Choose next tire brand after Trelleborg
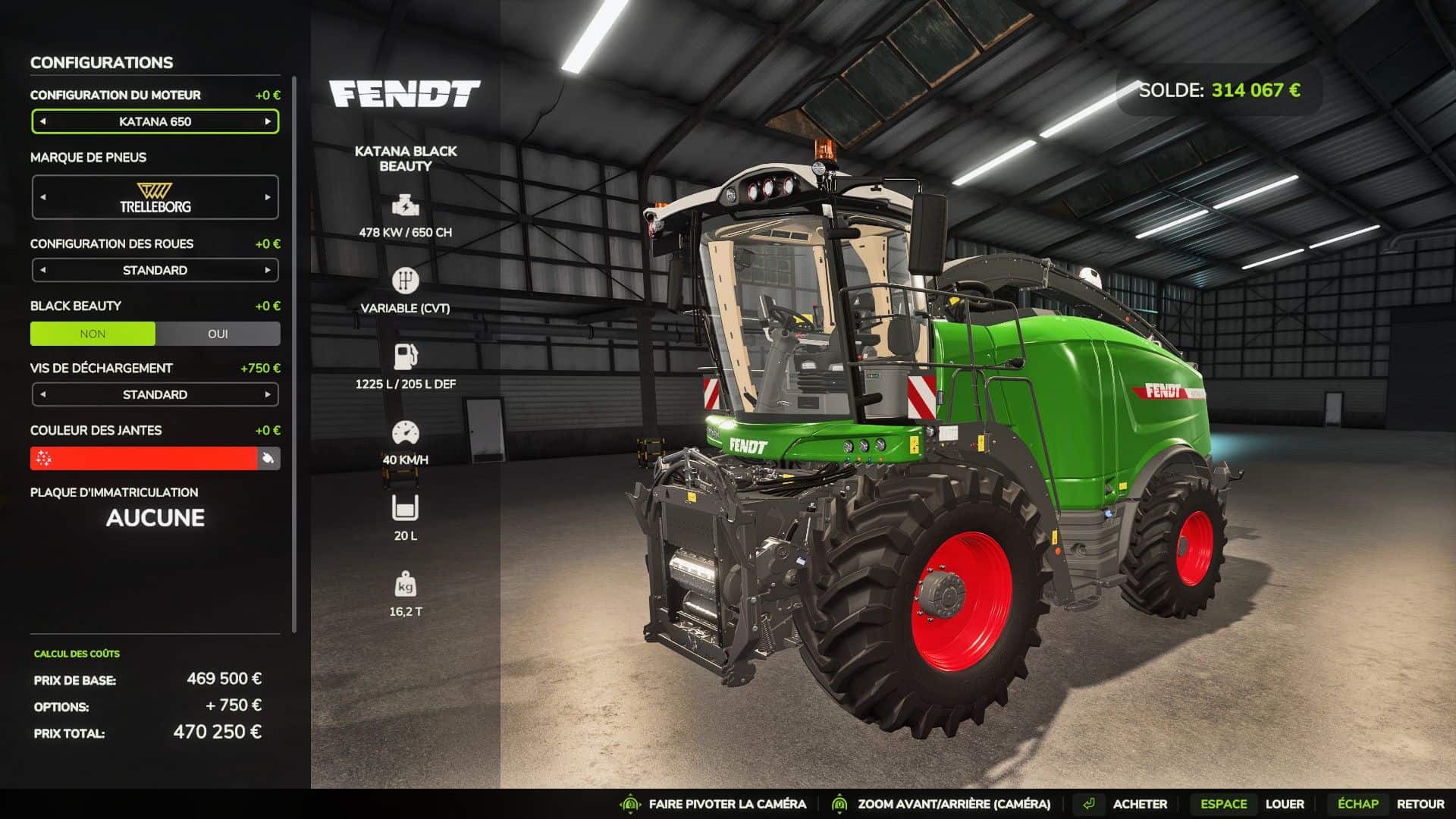The image size is (1456, 819). point(268,197)
